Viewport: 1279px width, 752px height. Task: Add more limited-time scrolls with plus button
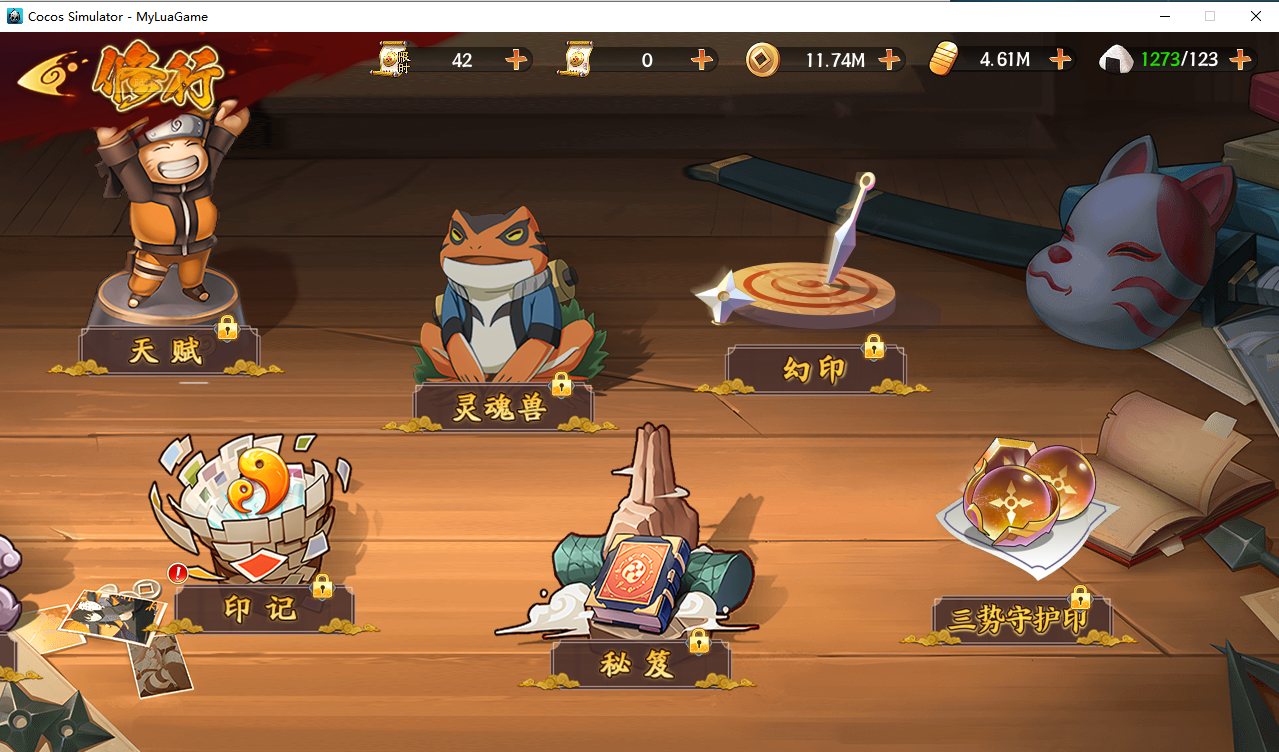(x=516, y=60)
